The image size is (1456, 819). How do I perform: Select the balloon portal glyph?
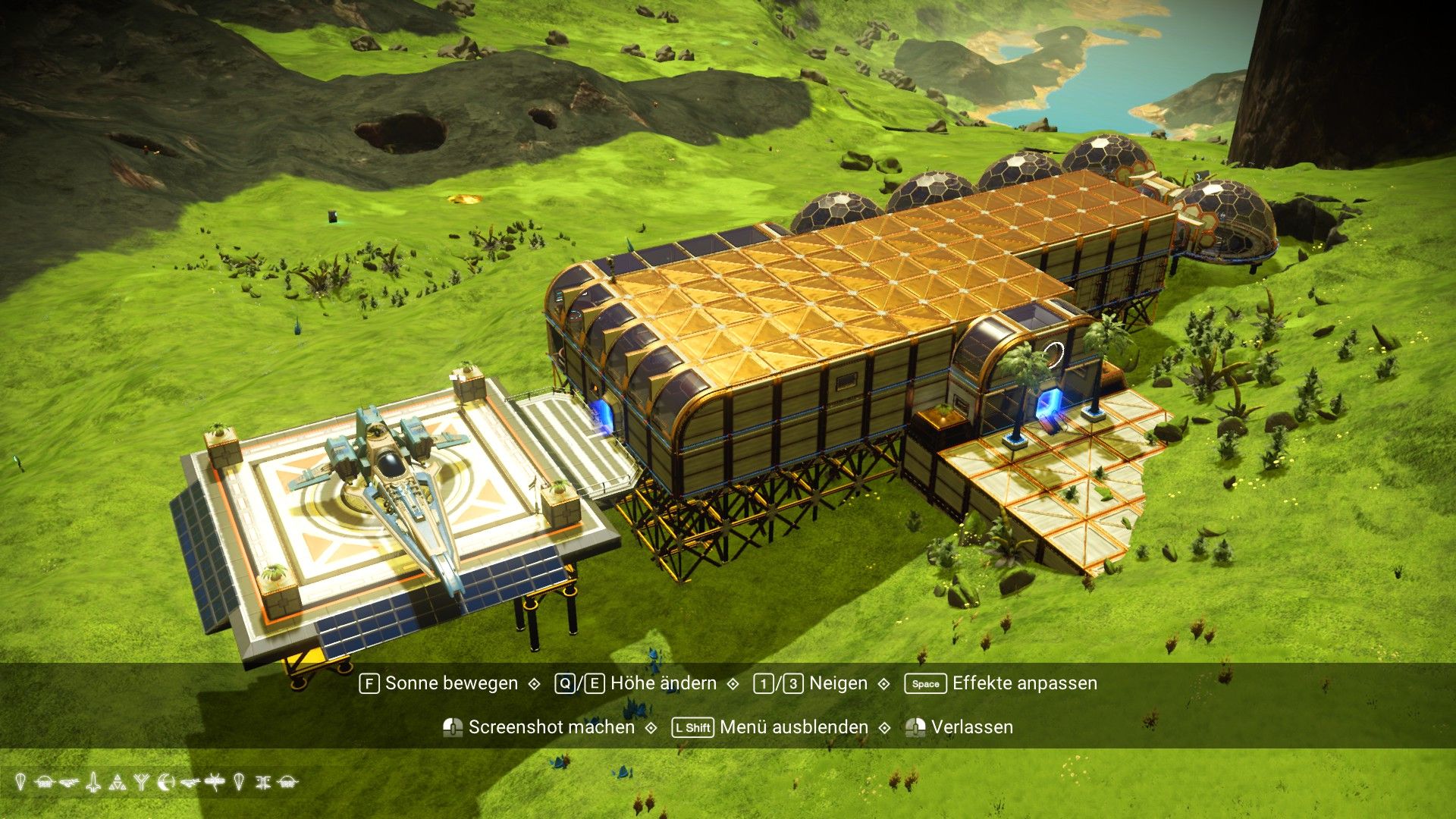pos(20,781)
